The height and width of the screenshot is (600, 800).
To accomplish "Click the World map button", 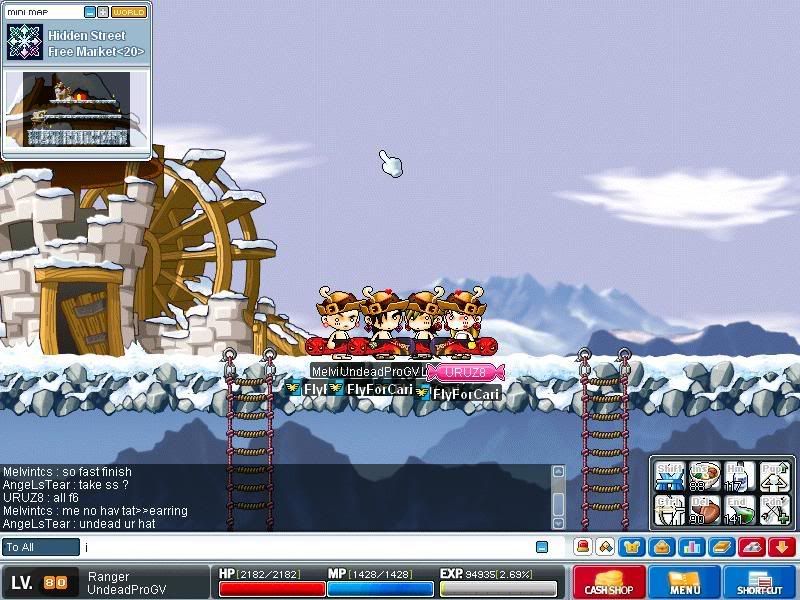I will tap(128, 12).
